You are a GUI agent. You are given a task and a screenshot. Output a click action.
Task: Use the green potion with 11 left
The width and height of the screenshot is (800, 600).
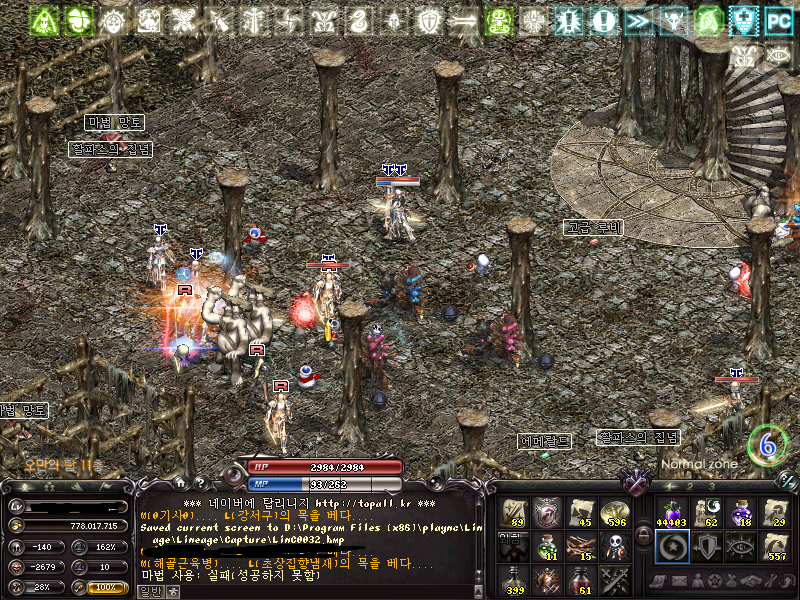[x=547, y=546]
